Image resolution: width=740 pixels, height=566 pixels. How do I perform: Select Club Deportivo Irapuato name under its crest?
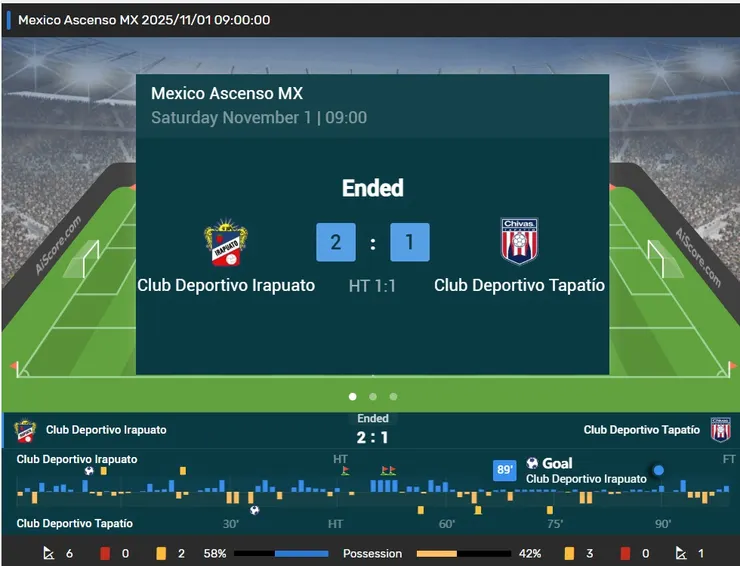(226, 285)
